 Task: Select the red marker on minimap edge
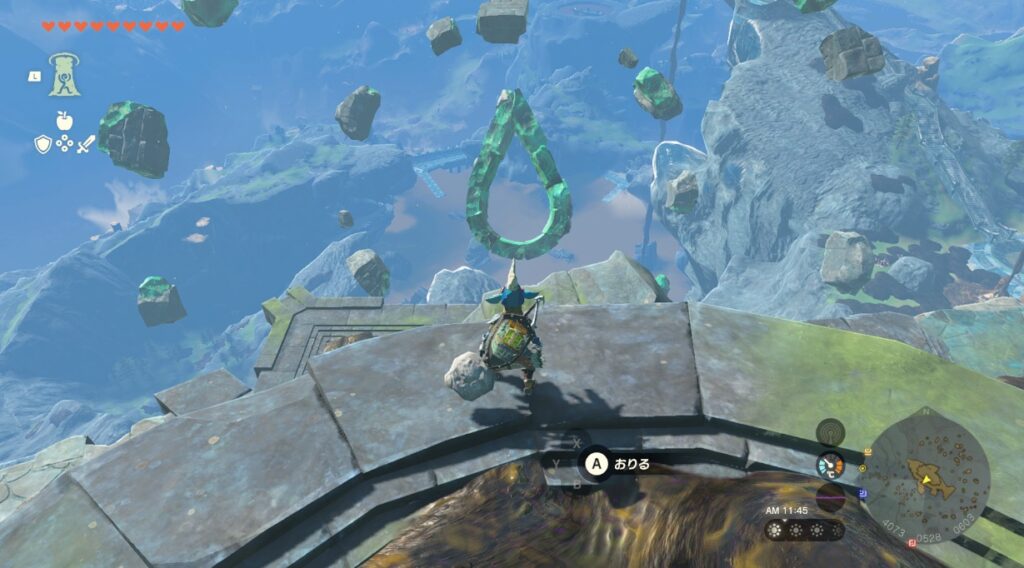click(x=911, y=542)
